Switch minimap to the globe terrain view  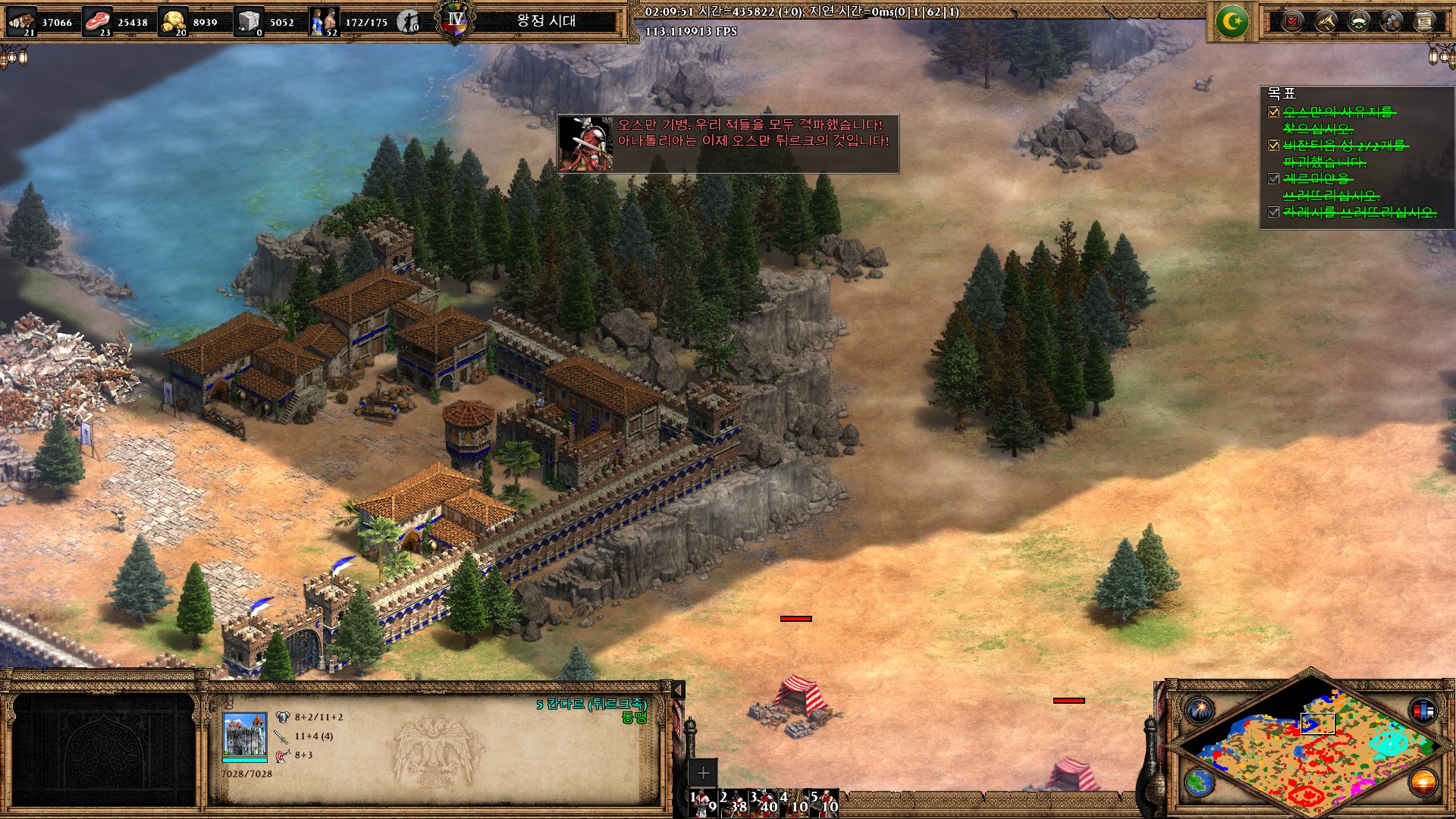1200,781
